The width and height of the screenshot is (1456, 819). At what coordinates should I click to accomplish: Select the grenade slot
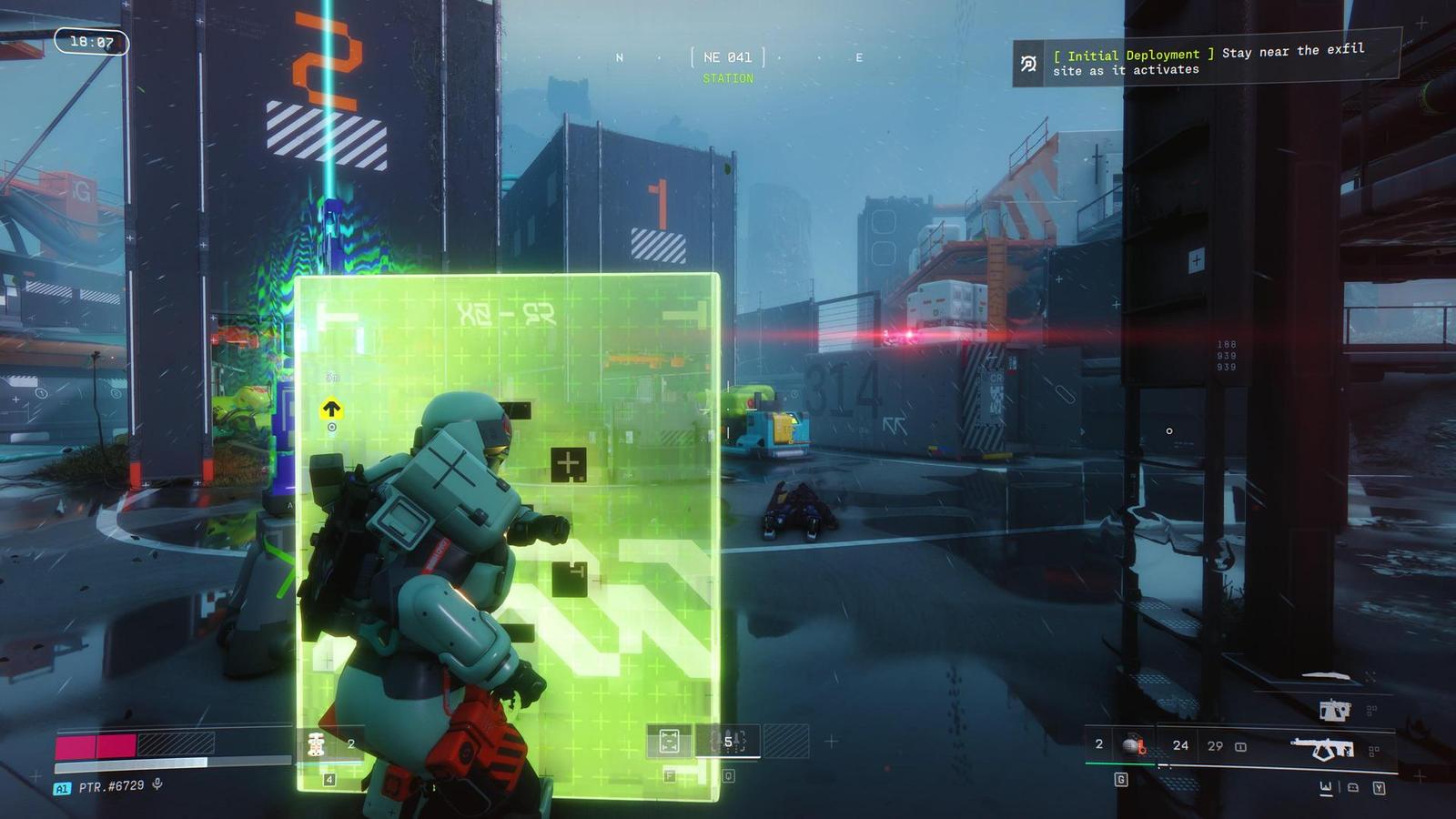[1133, 745]
